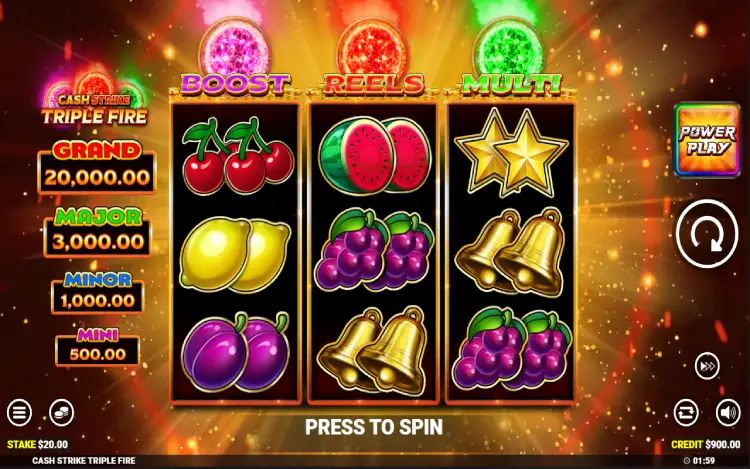The image size is (750, 469).
Task: Toggle the fast-forward turbo spin button
Action: 707,366
